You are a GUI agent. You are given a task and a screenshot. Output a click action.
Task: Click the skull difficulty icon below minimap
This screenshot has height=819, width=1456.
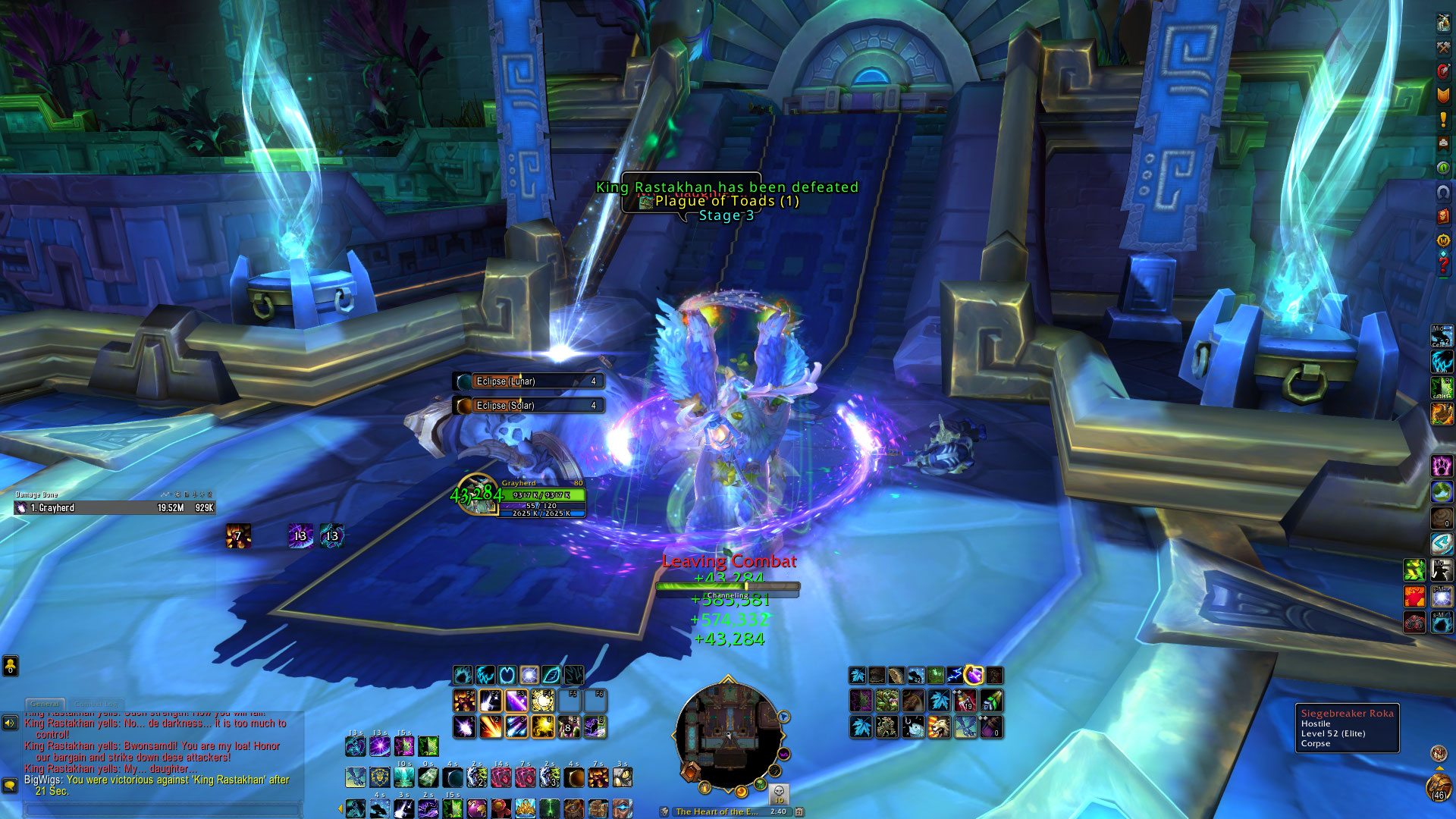point(779,793)
